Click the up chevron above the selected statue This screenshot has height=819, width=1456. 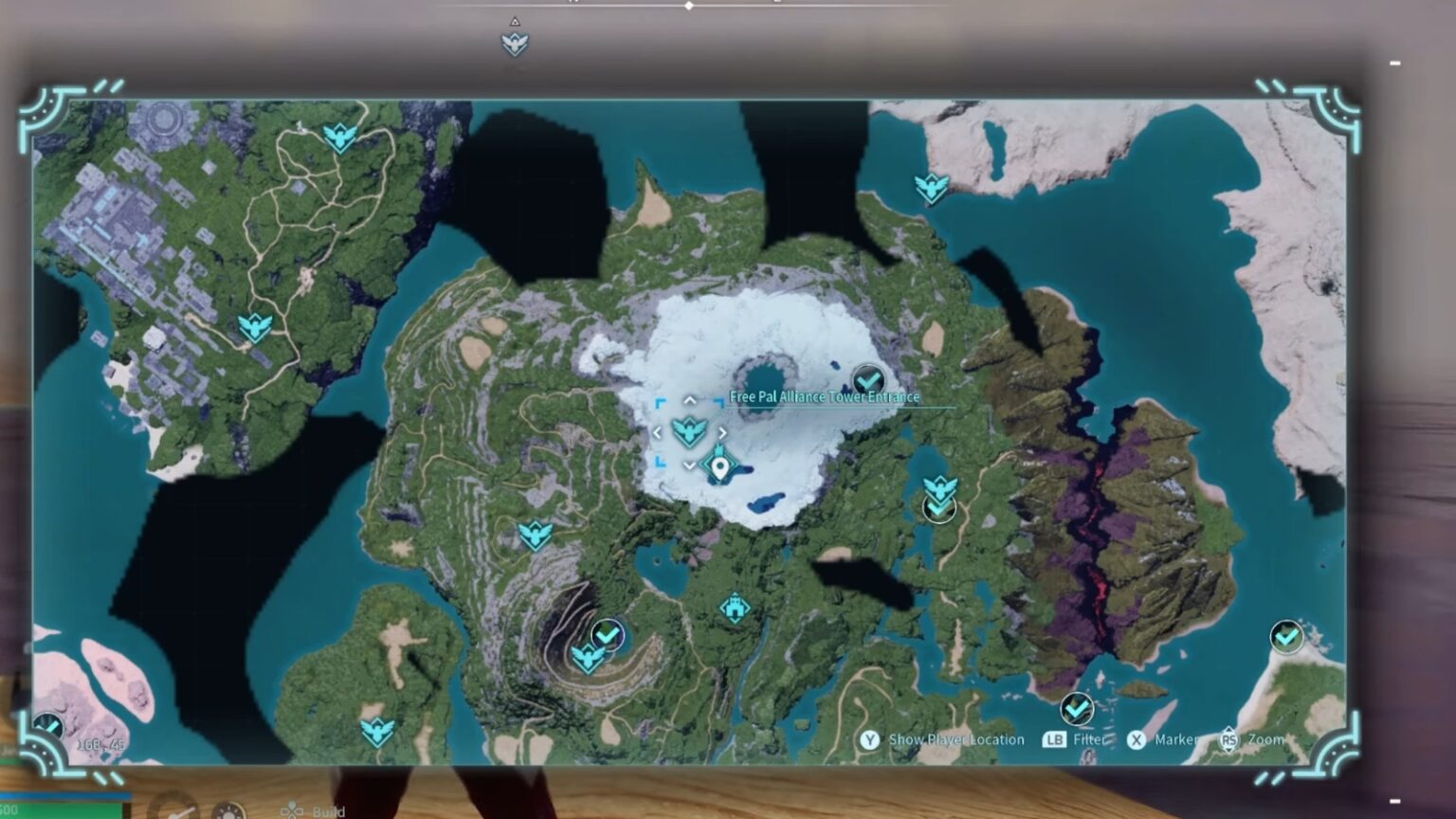pos(690,400)
